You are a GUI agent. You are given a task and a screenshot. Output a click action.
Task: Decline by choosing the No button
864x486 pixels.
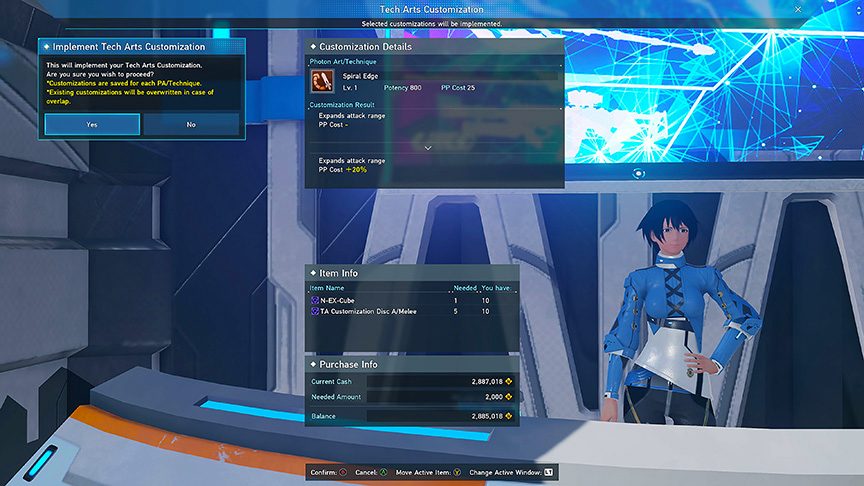191,124
